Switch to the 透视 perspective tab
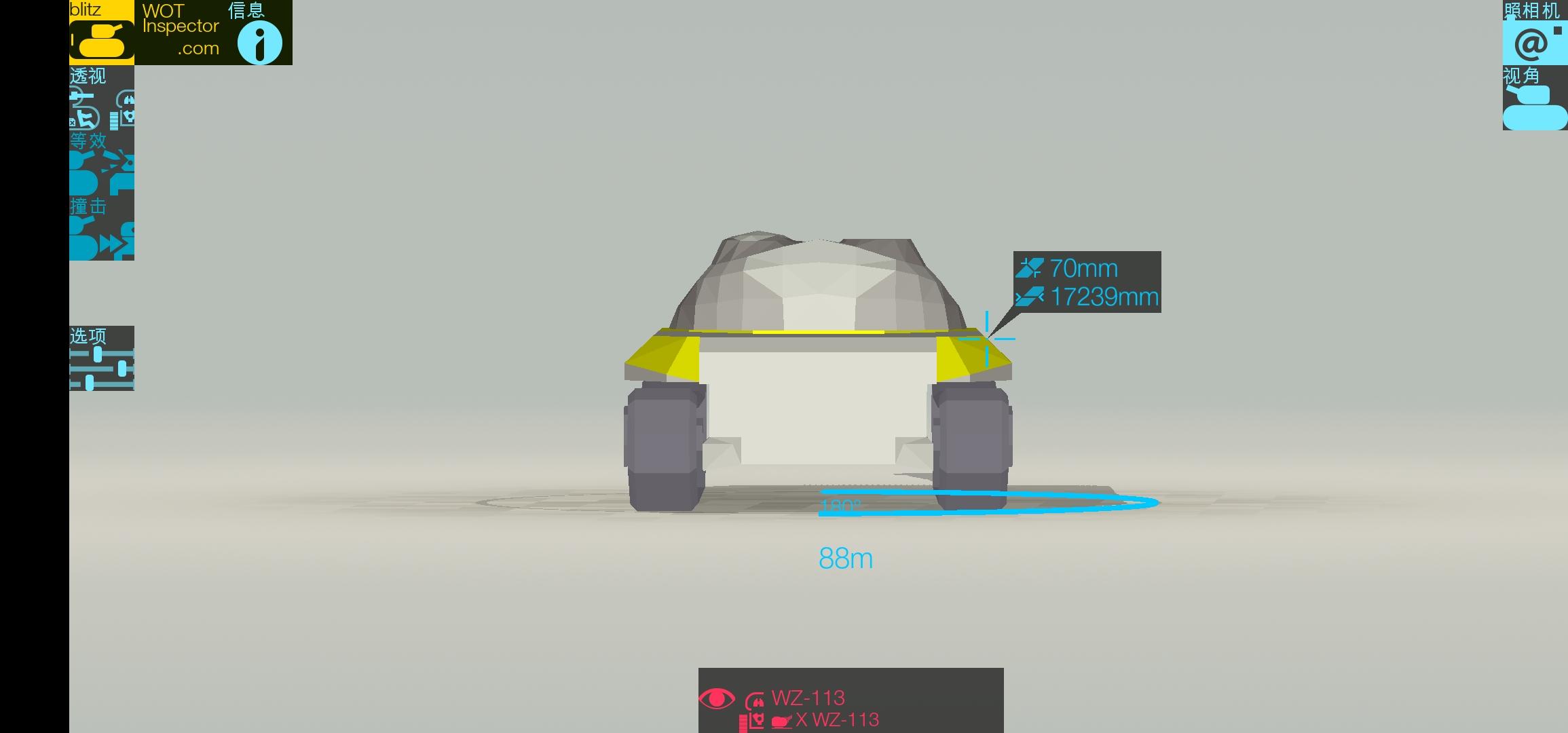Viewport: 1568px width, 733px height. [x=88, y=76]
